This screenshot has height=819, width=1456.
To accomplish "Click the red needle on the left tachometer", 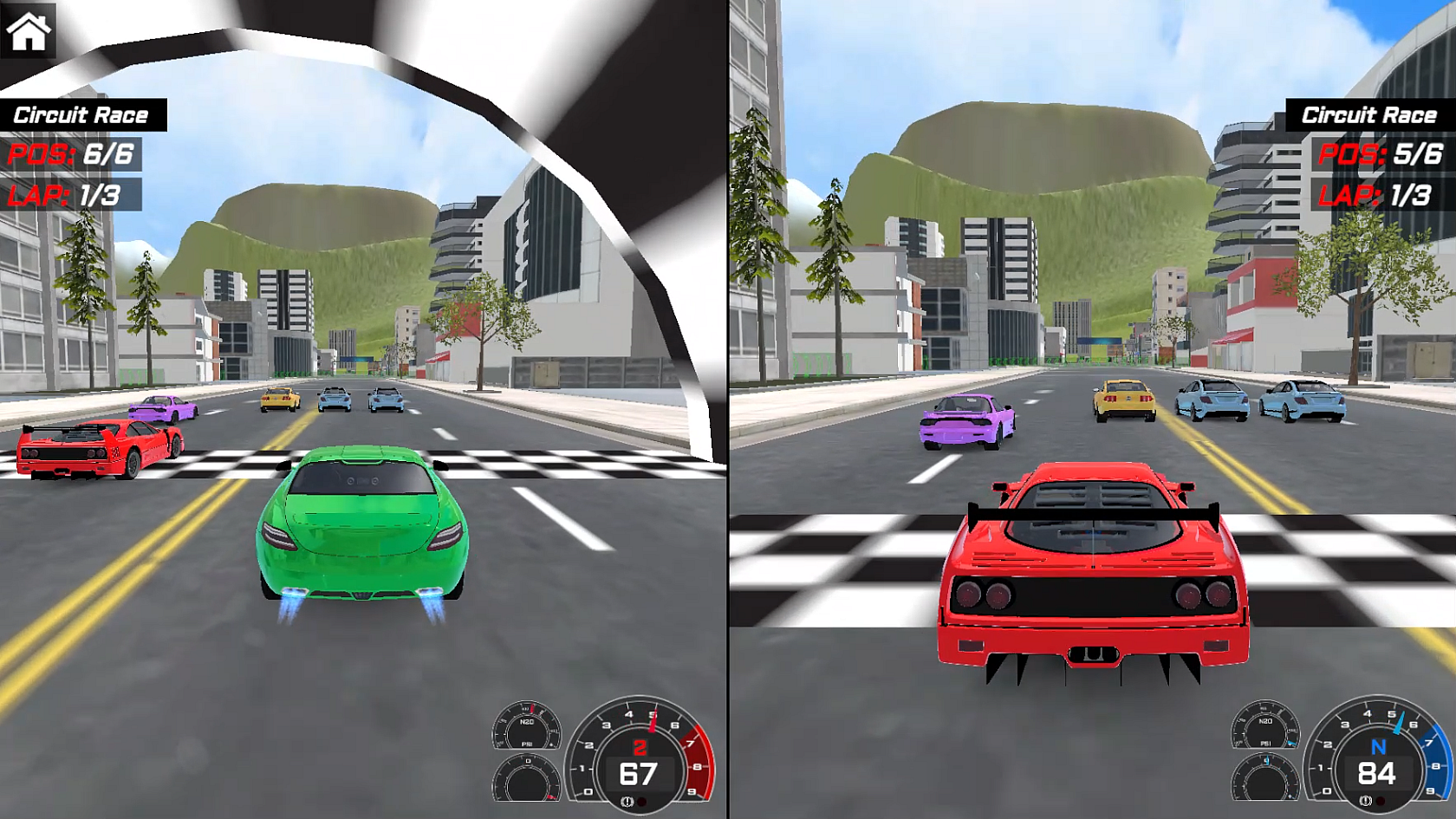I will [x=652, y=720].
